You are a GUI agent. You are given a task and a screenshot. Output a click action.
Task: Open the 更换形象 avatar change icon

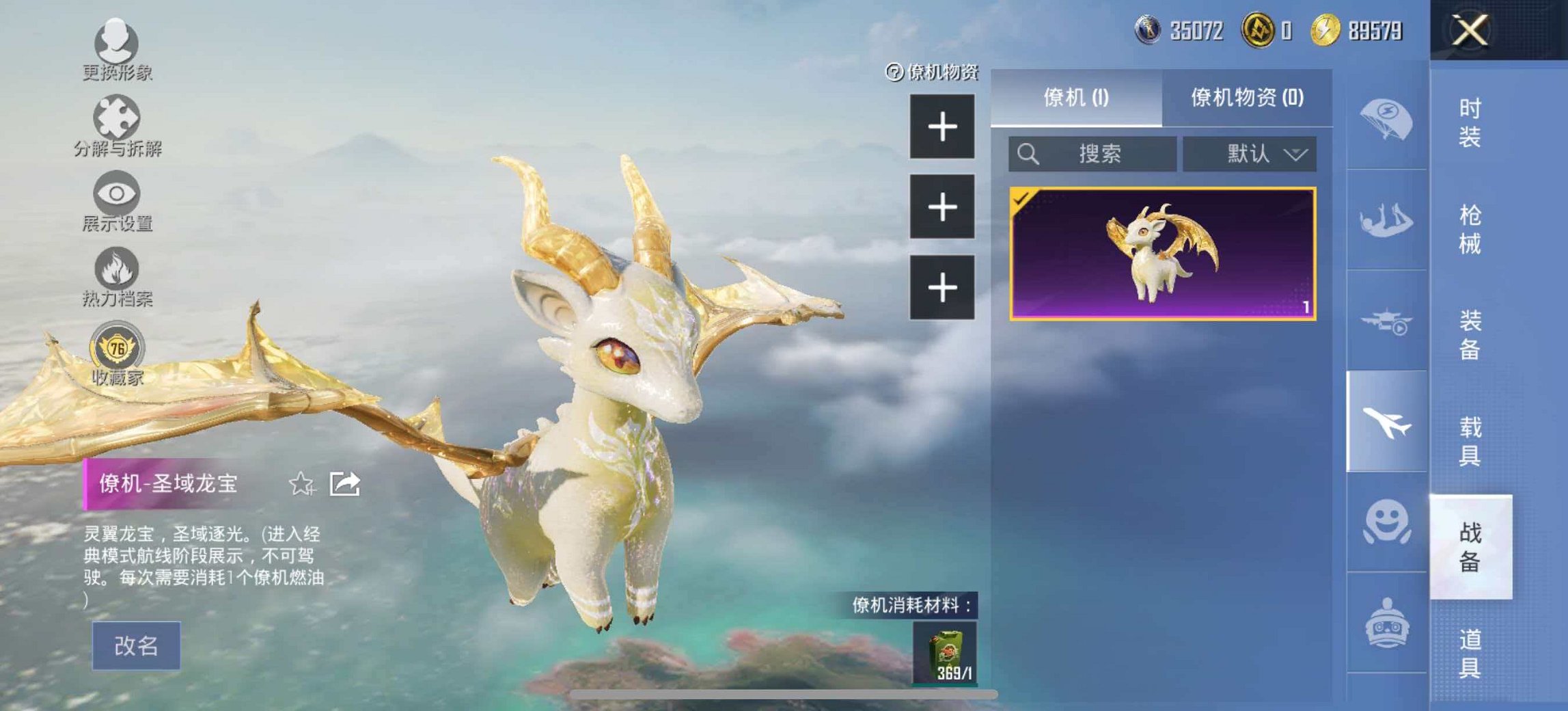[x=116, y=41]
